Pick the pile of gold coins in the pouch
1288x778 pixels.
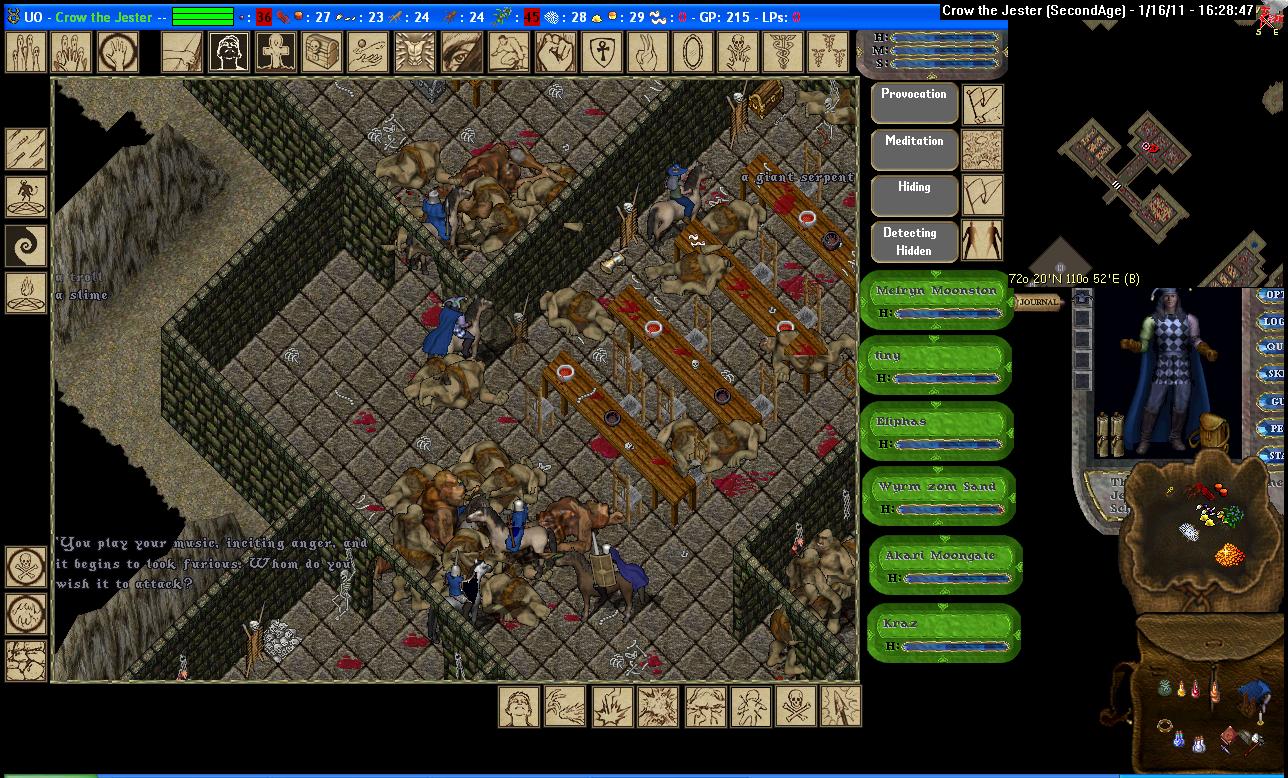[1228, 553]
